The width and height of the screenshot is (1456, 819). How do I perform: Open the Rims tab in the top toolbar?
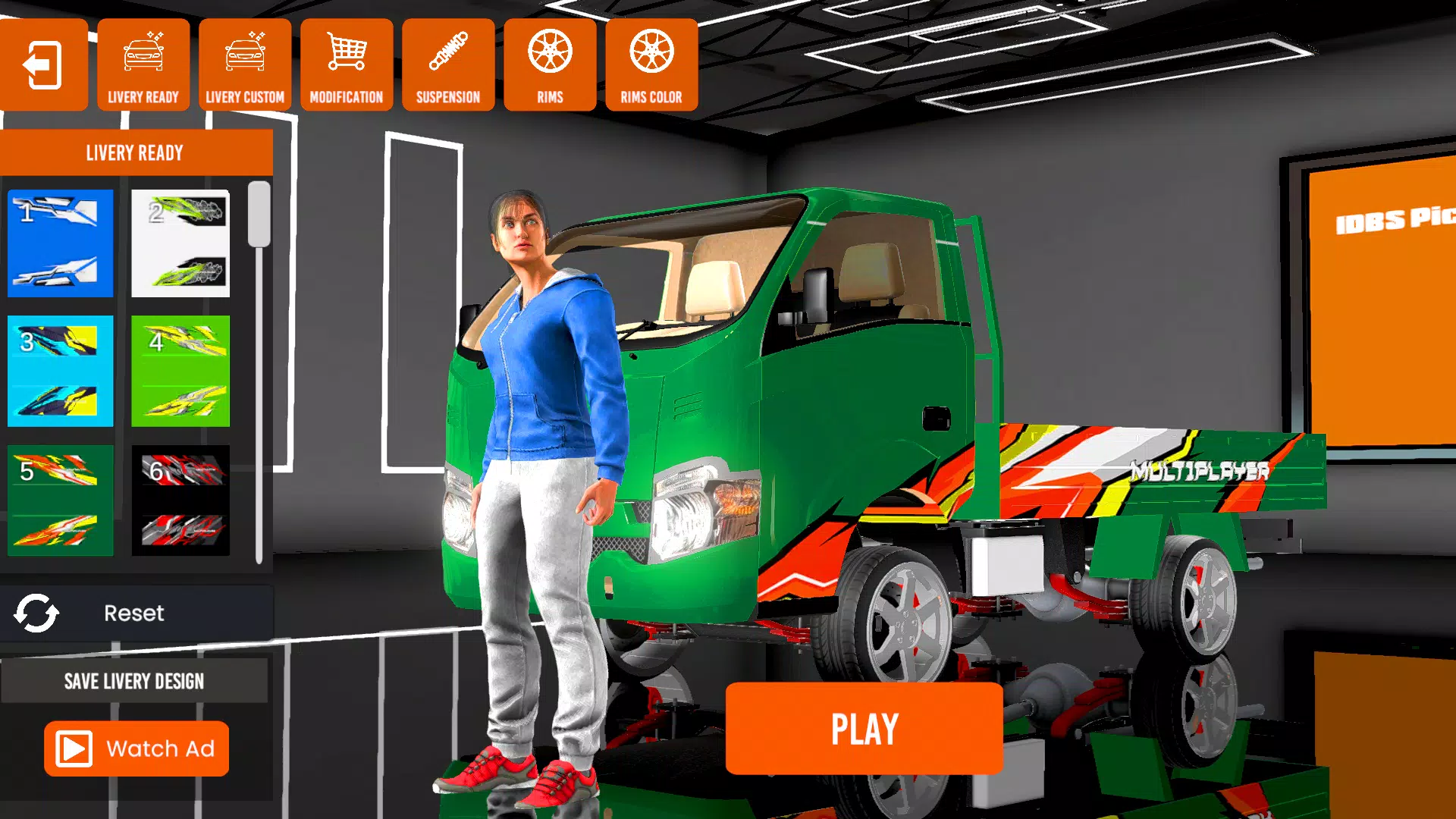(549, 64)
